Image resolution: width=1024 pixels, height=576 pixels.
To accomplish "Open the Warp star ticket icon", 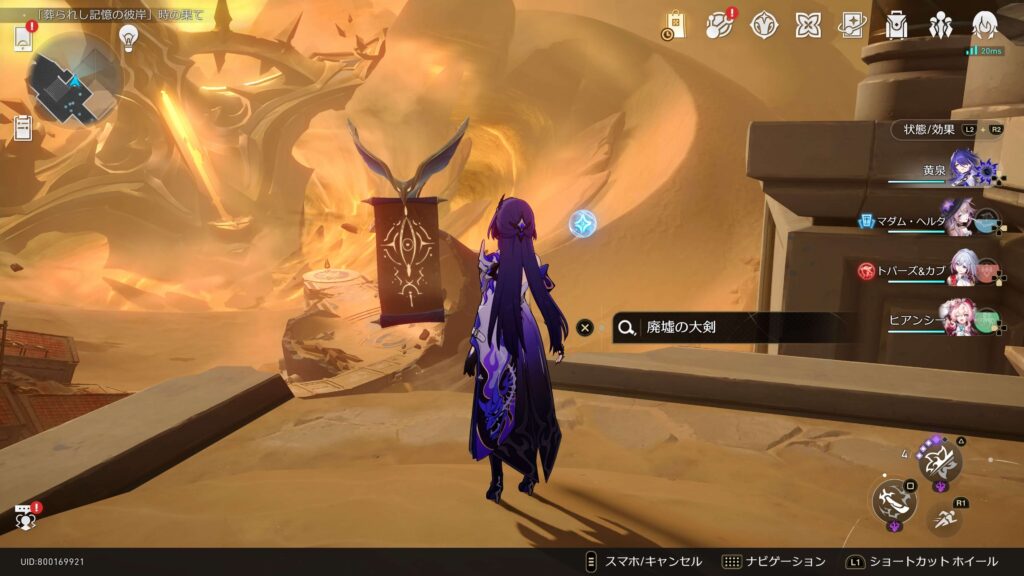I will point(852,24).
